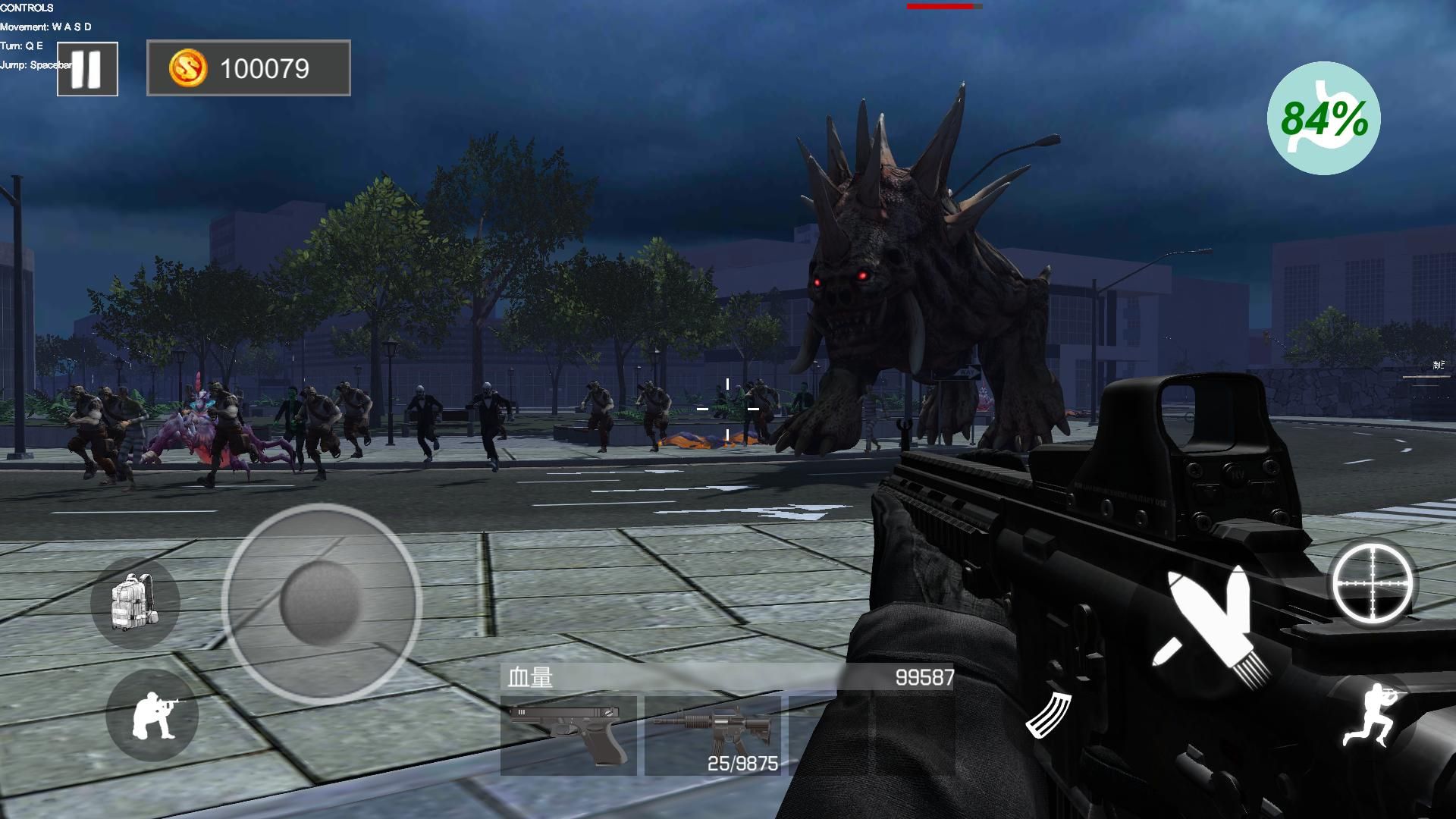Screen dimensions: 1456x819
Task: Click the virtual movement joystick
Action: [322, 604]
